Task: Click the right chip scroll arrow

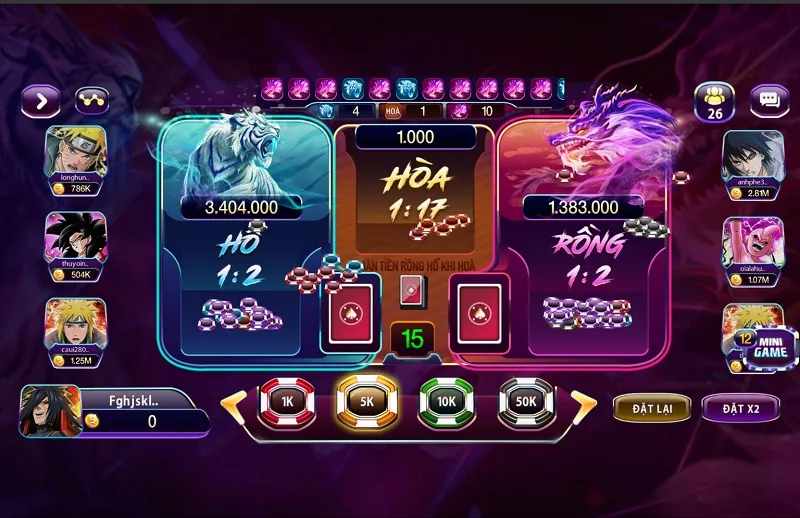Action: [x=582, y=404]
